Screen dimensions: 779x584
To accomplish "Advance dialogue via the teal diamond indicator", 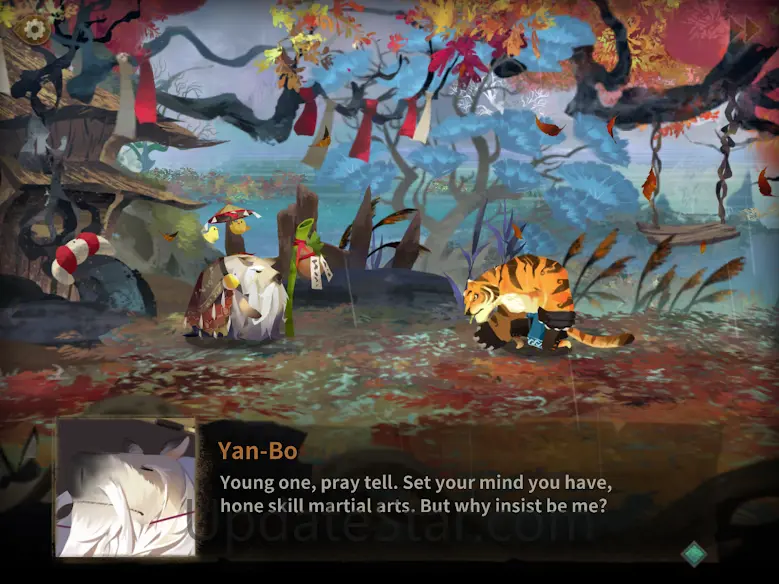I will [x=694, y=553].
